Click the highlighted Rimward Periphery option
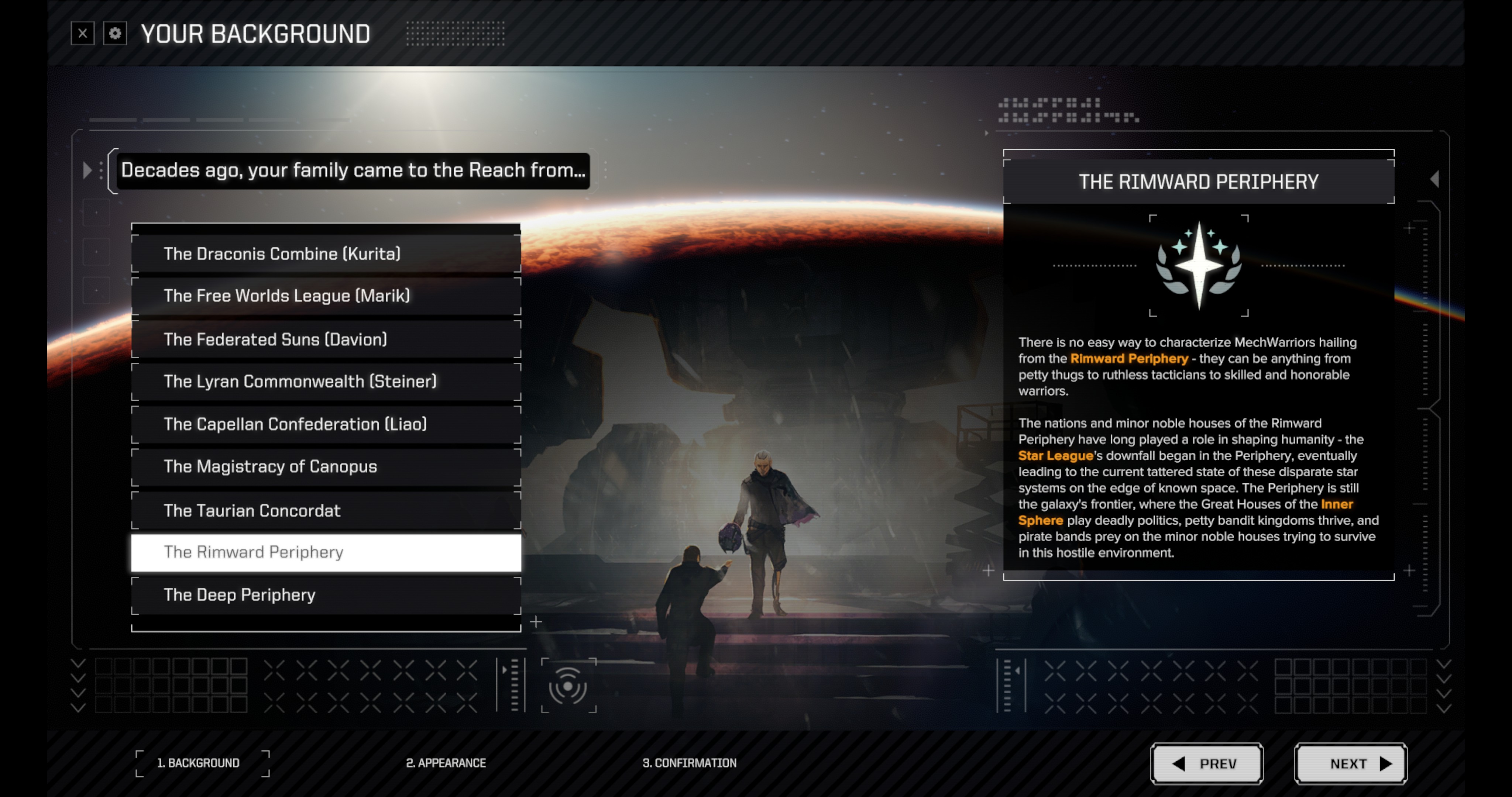This screenshot has width=1512, height=797. [x=326, y=552]
